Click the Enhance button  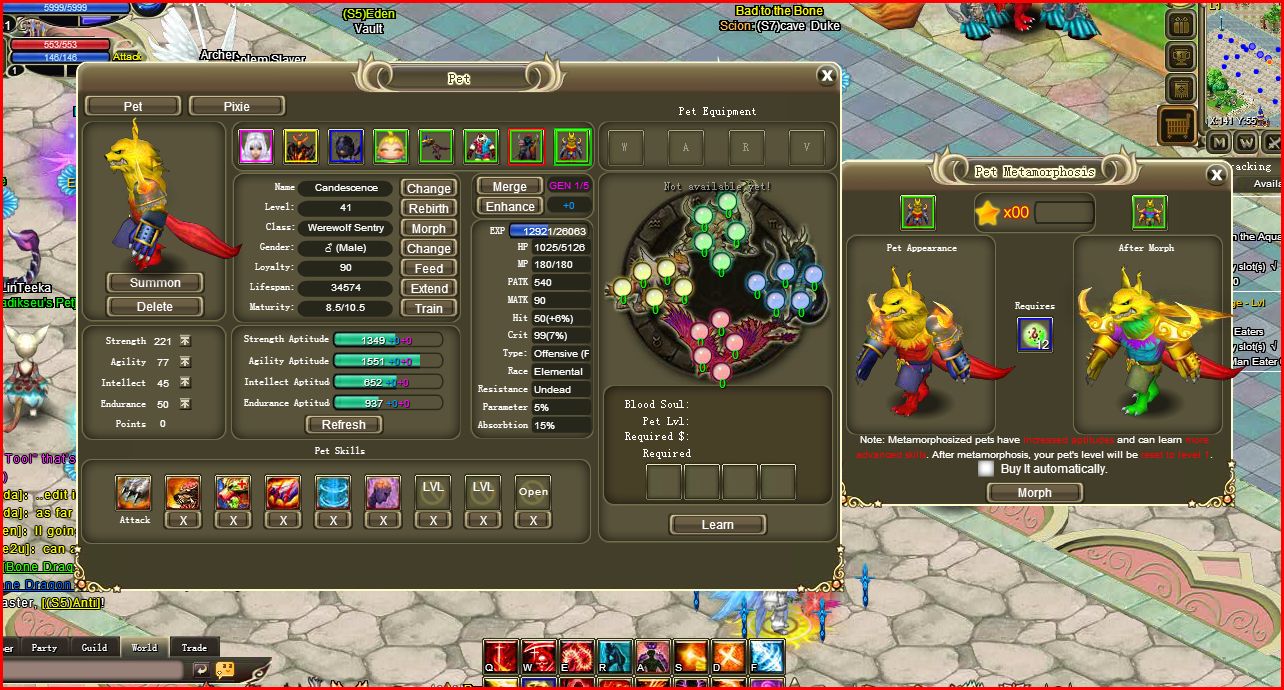point(510,207)
